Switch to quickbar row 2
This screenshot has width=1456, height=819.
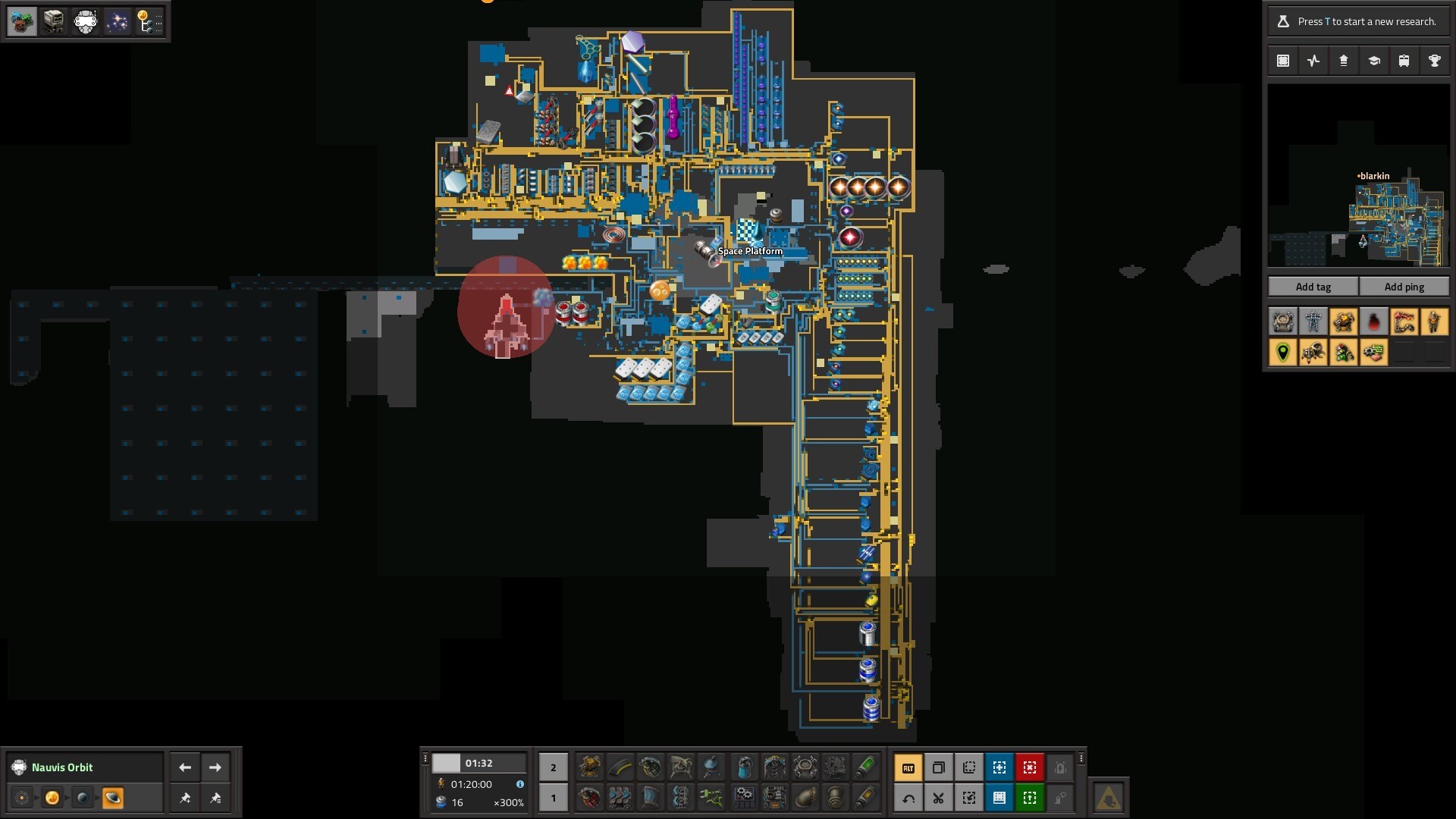click(x=553, y=767)
